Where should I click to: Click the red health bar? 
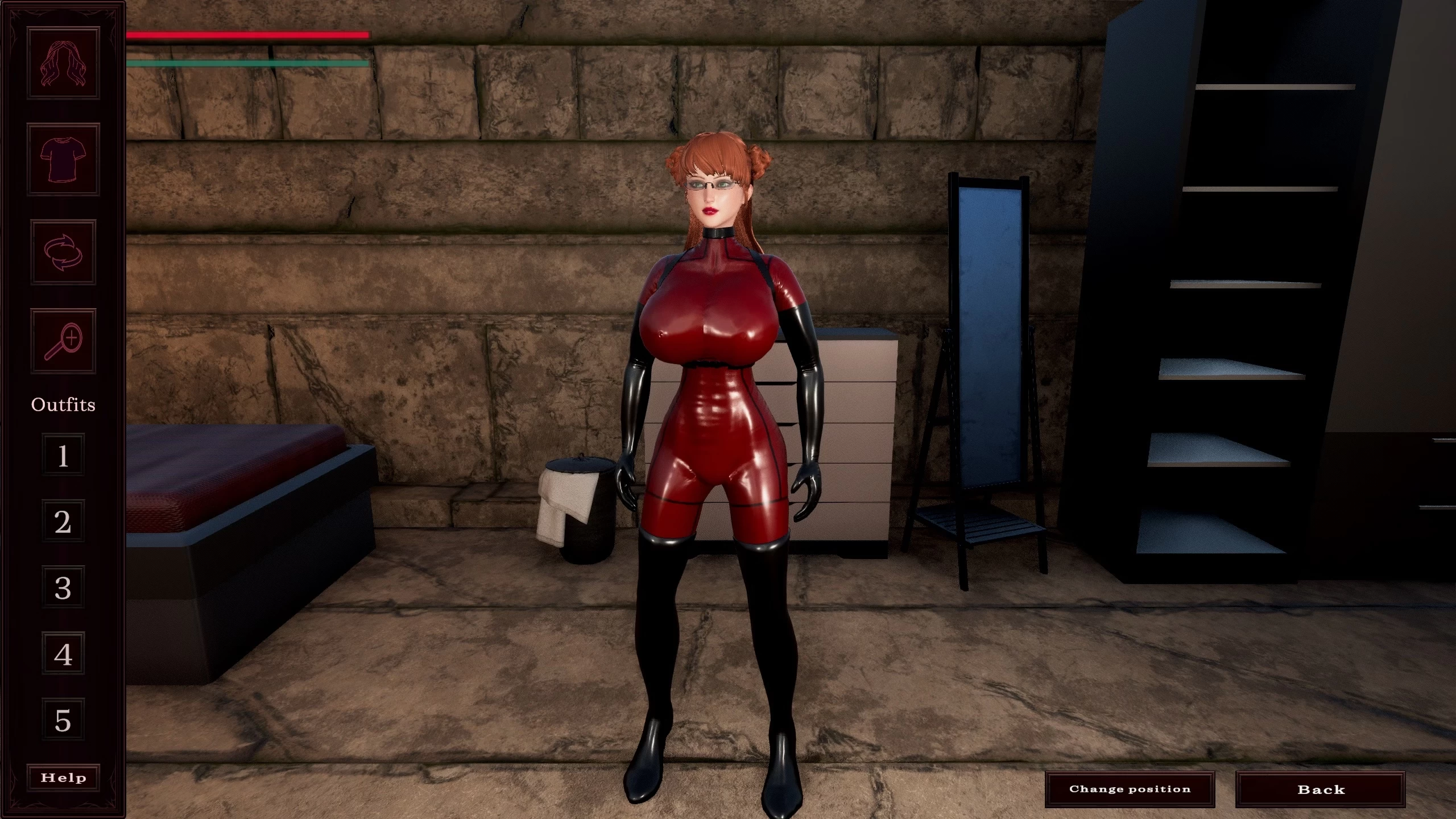click(247, 35)
